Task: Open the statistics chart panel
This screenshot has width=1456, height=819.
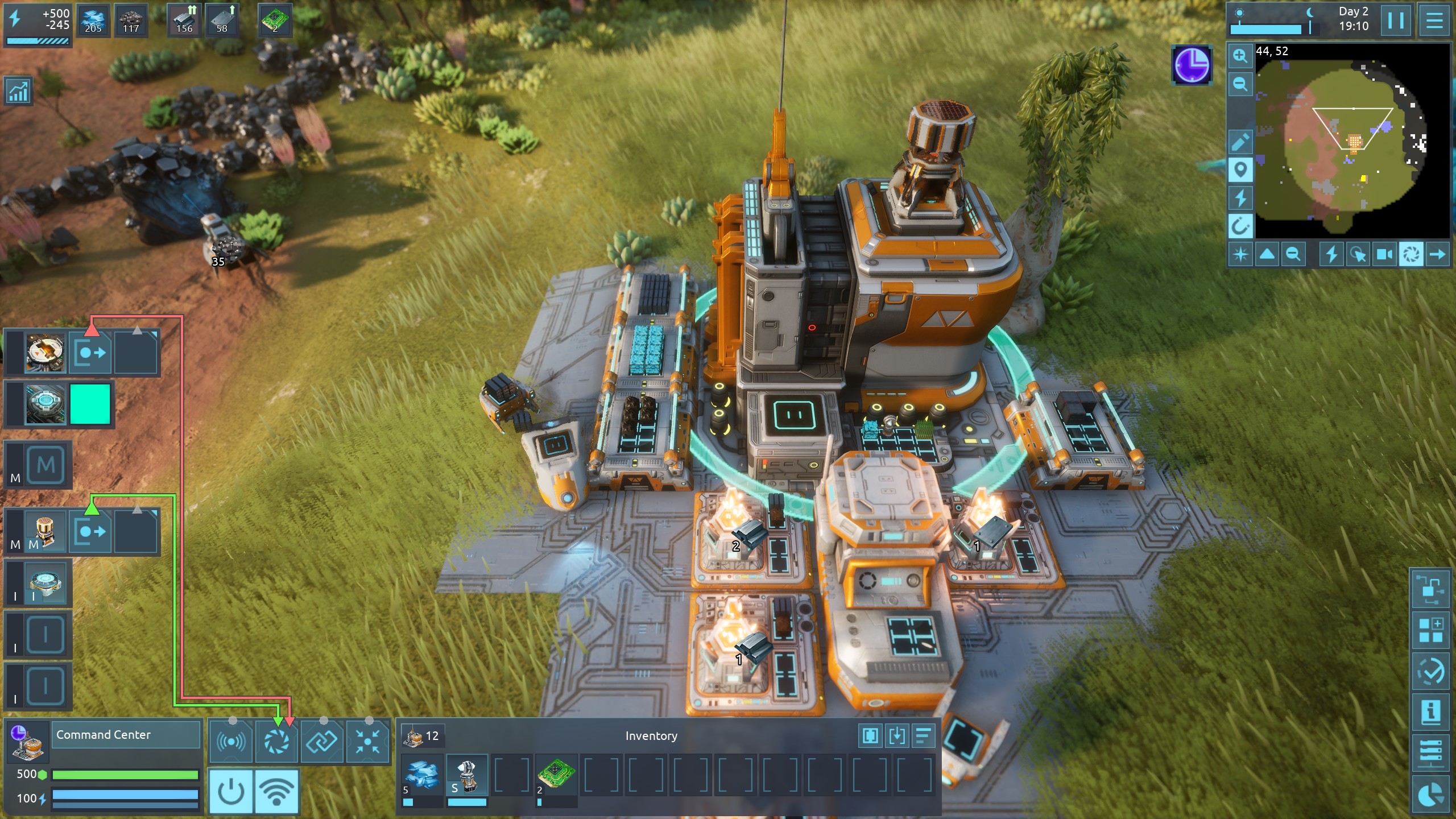Action: [x=18, y=91]
